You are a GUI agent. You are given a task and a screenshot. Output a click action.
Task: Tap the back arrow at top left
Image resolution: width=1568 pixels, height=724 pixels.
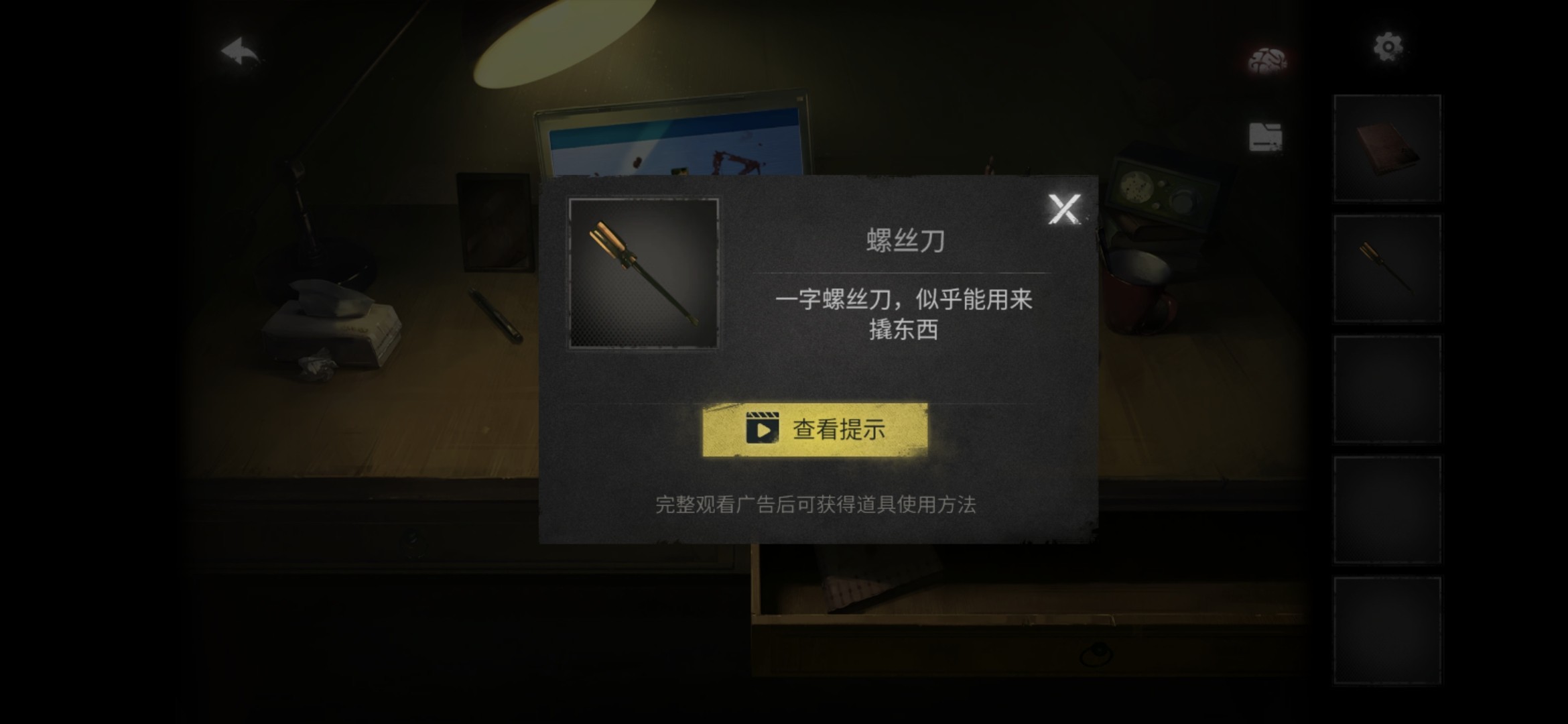(238, 48)
